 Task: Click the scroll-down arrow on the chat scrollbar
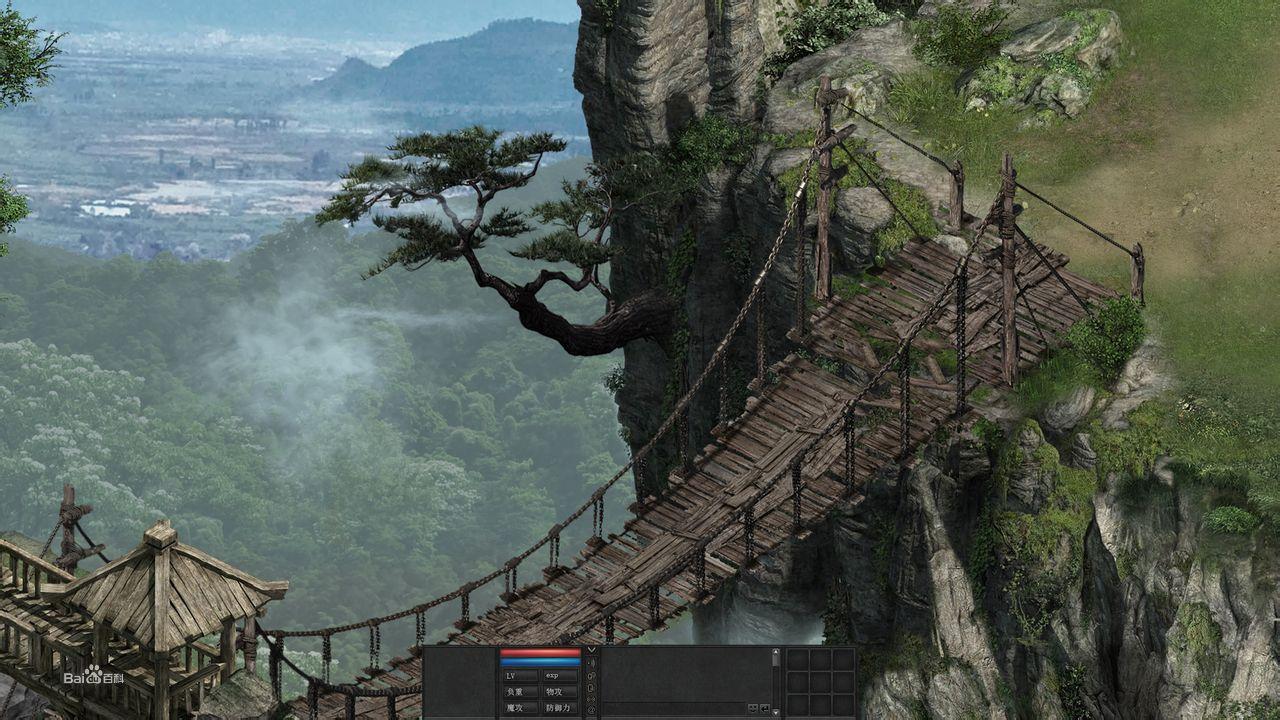coord(774,712)
